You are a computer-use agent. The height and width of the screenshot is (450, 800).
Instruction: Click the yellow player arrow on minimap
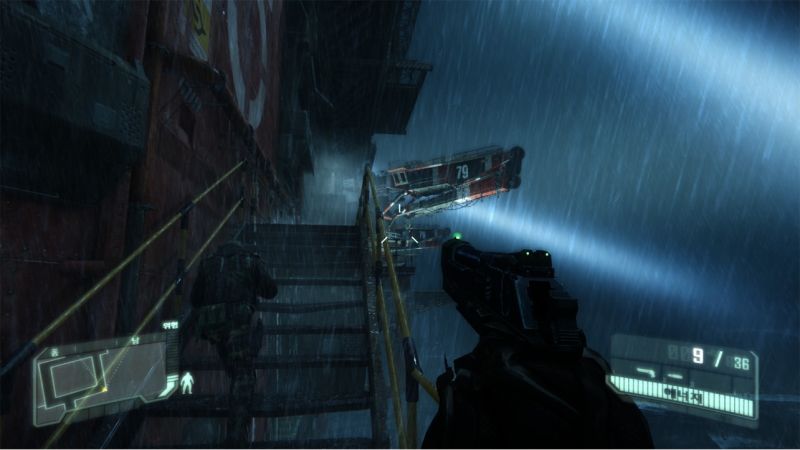[104, 387]
